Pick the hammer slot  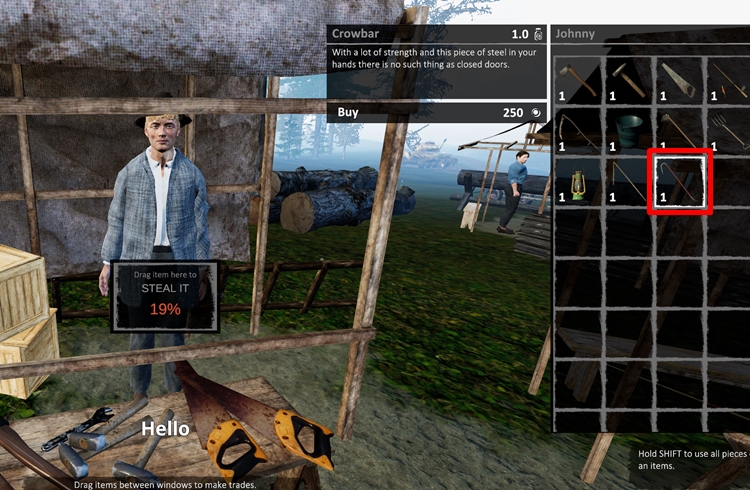pos(628,80)
